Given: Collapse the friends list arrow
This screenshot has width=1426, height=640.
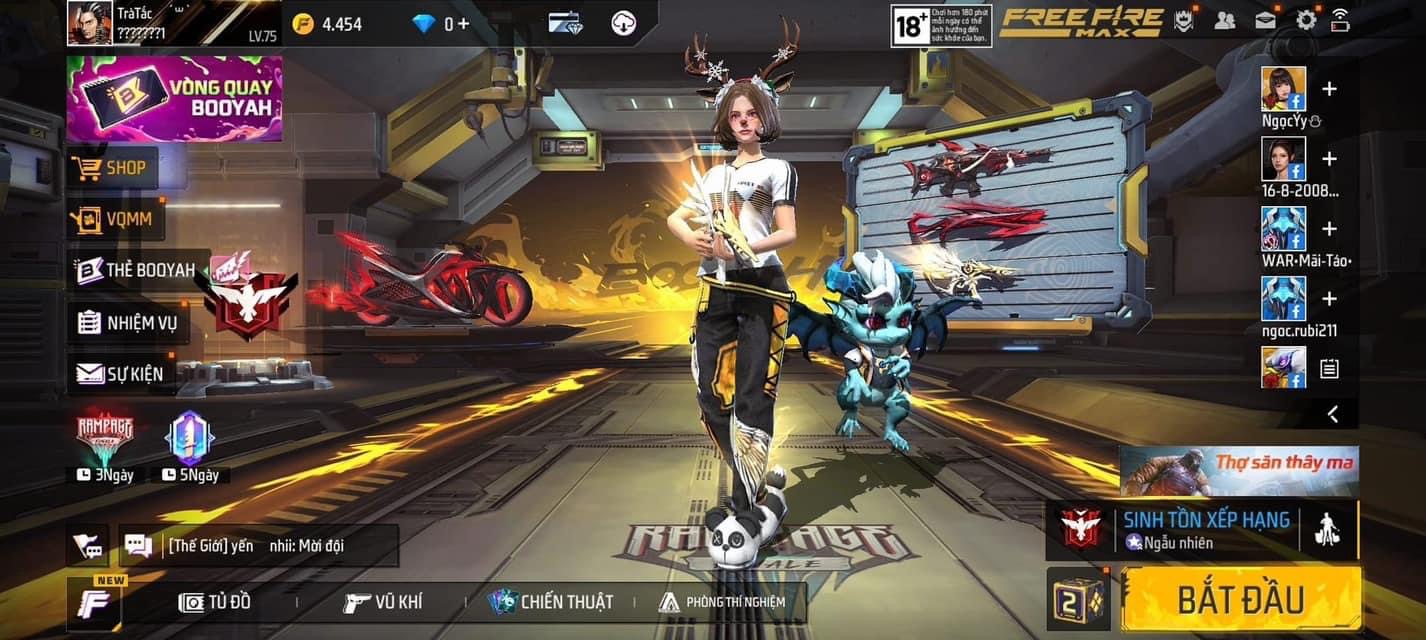Looking at the screenshot, I should [1332, 413].
